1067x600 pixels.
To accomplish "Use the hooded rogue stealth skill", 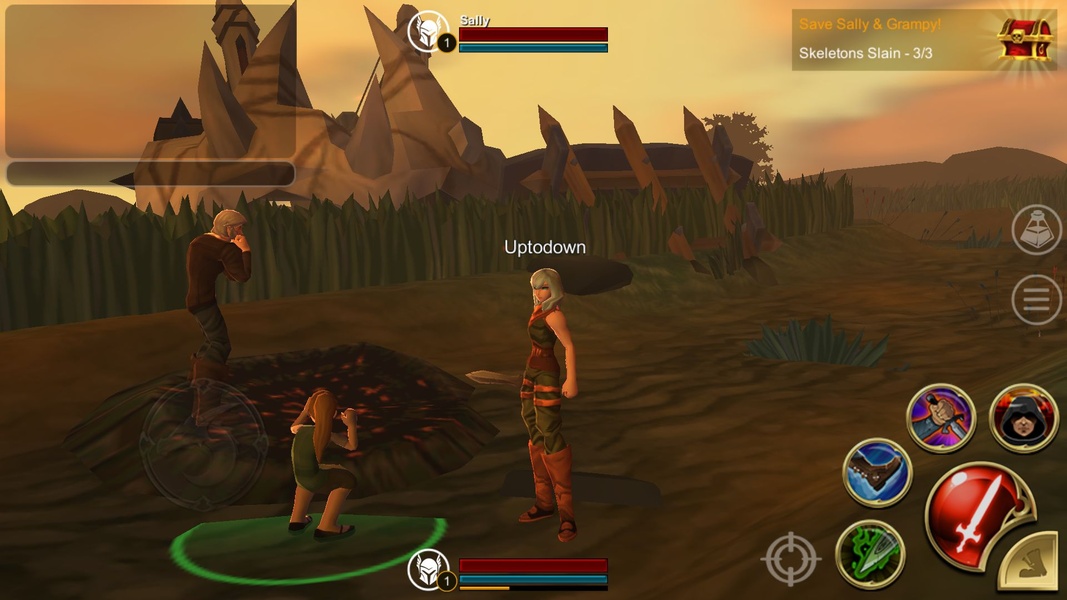I will click(x=1023, y=418).
